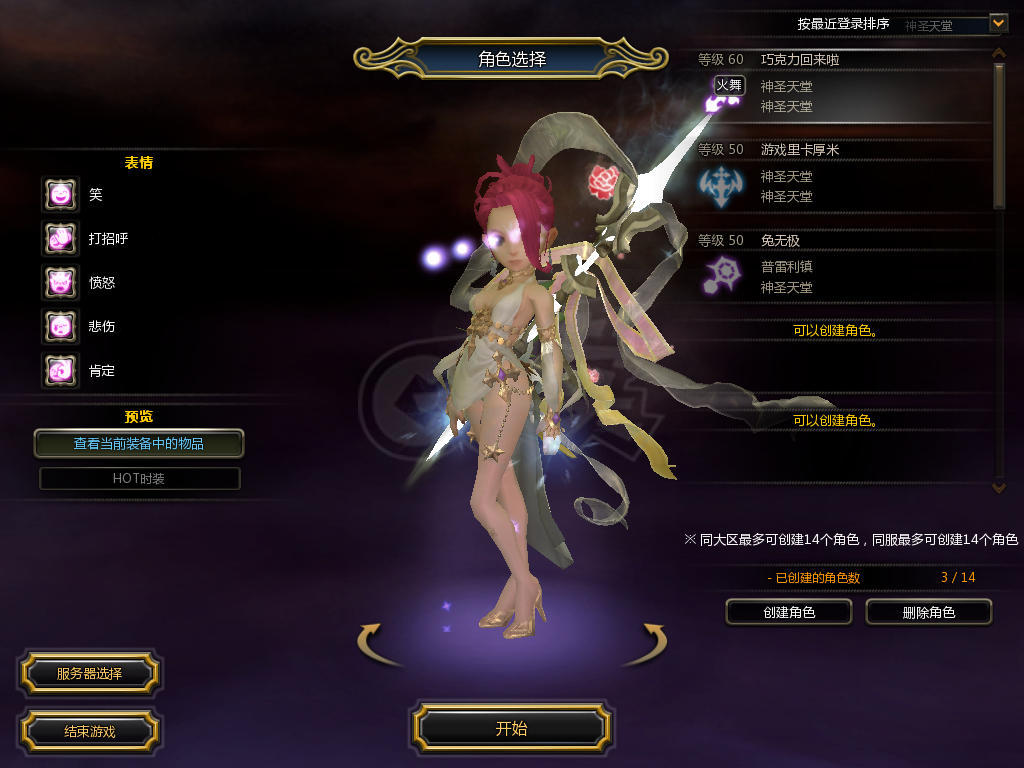Click the 创建角色 create character button
Image resolution: width=1024 pixels, height=768 pixels.
788,612
